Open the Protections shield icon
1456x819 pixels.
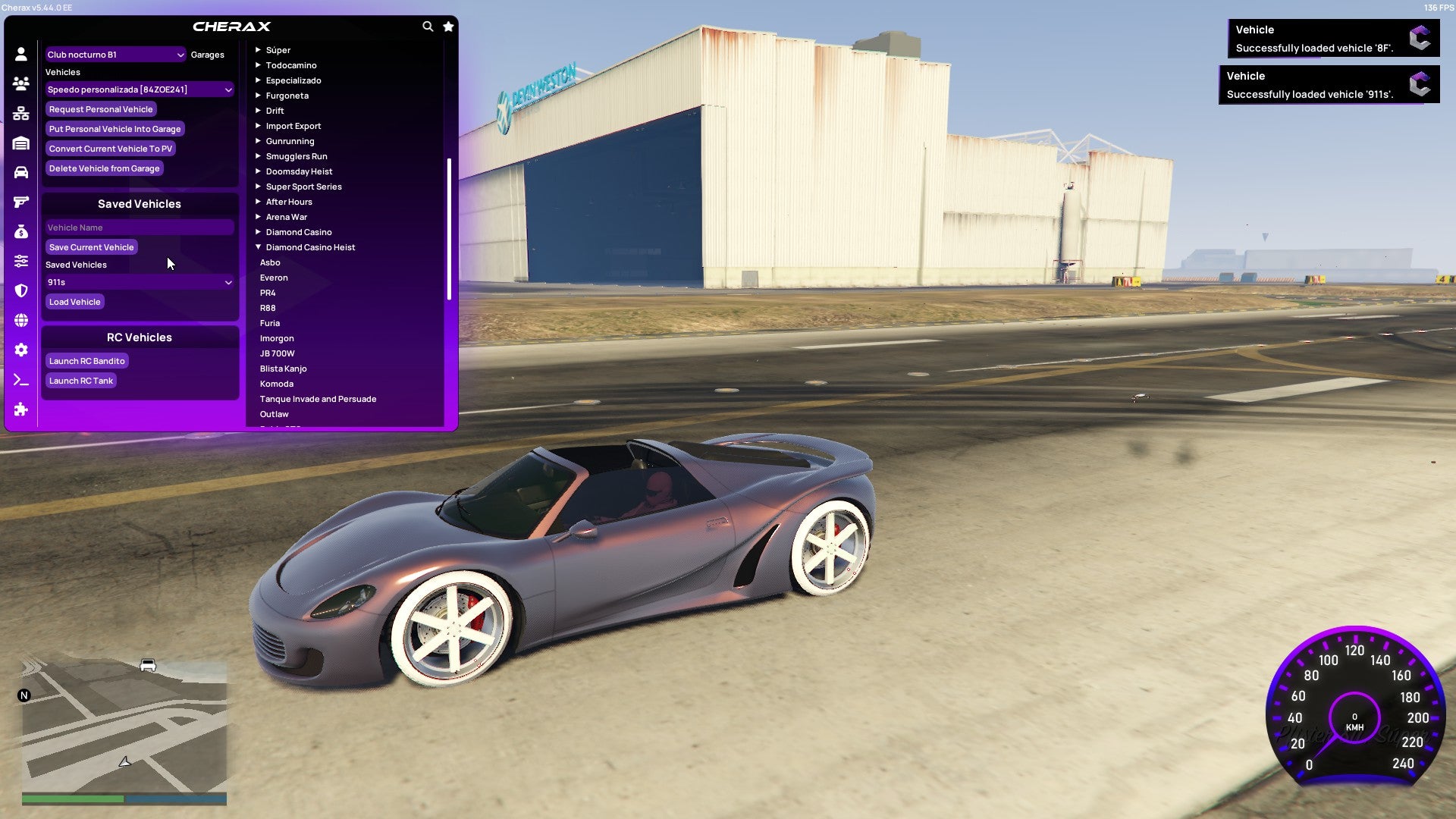pos(20,292)
